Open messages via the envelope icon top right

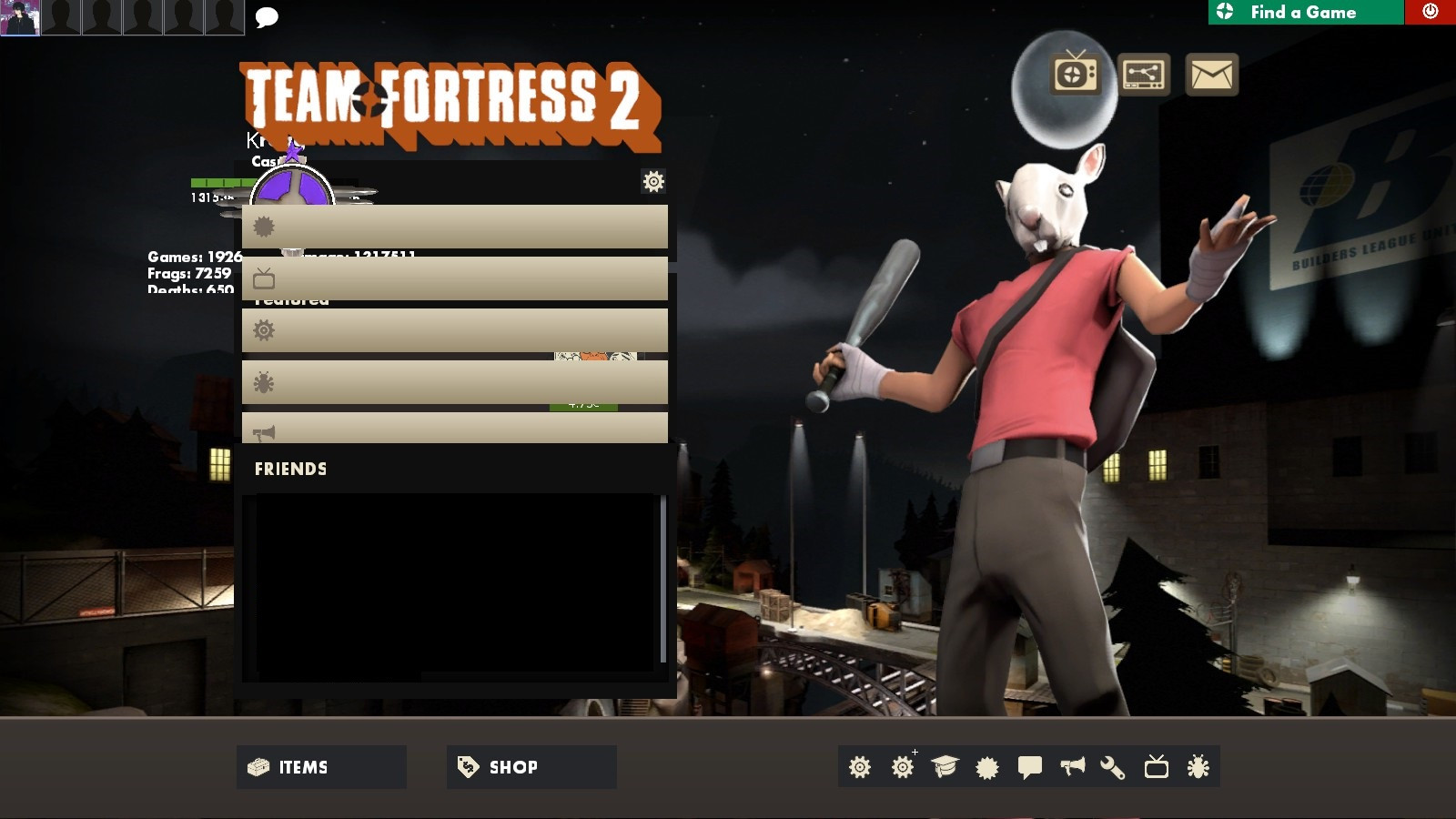click(1210, 75)
